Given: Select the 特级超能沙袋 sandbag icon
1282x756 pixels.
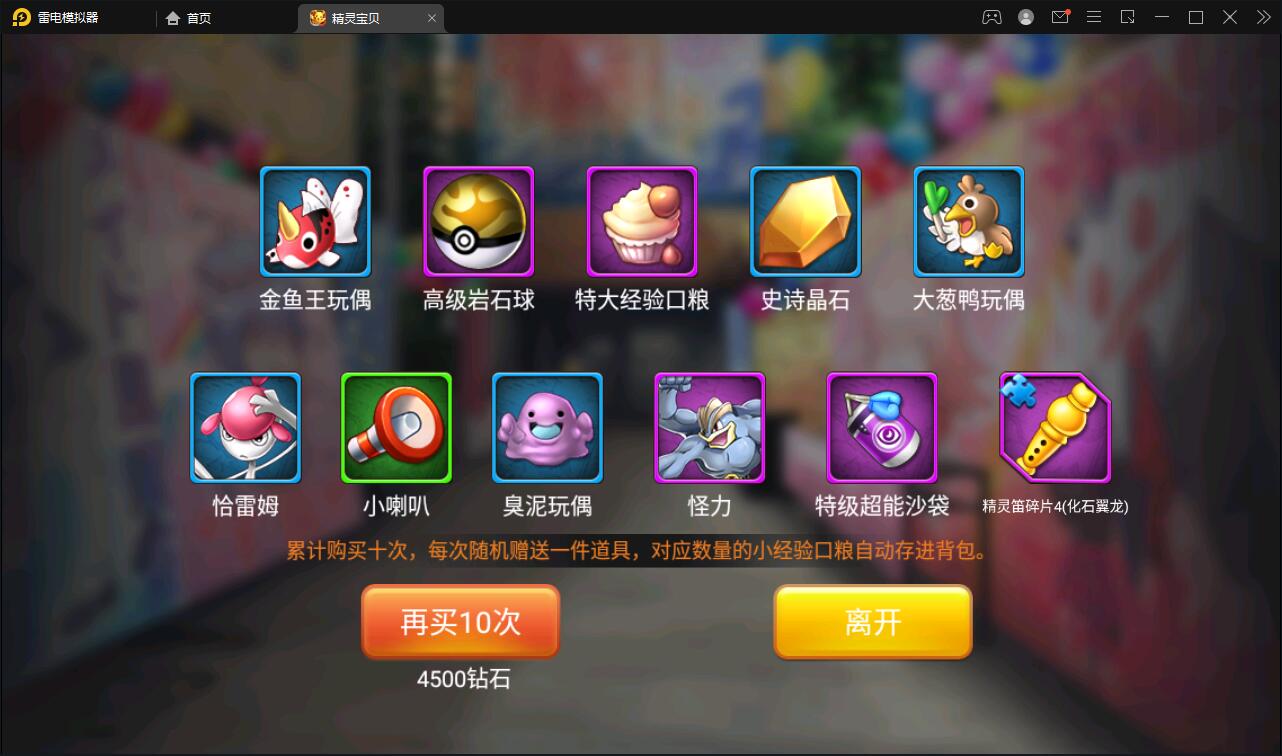Looking at the screenshot, I should tap(881, 428).
